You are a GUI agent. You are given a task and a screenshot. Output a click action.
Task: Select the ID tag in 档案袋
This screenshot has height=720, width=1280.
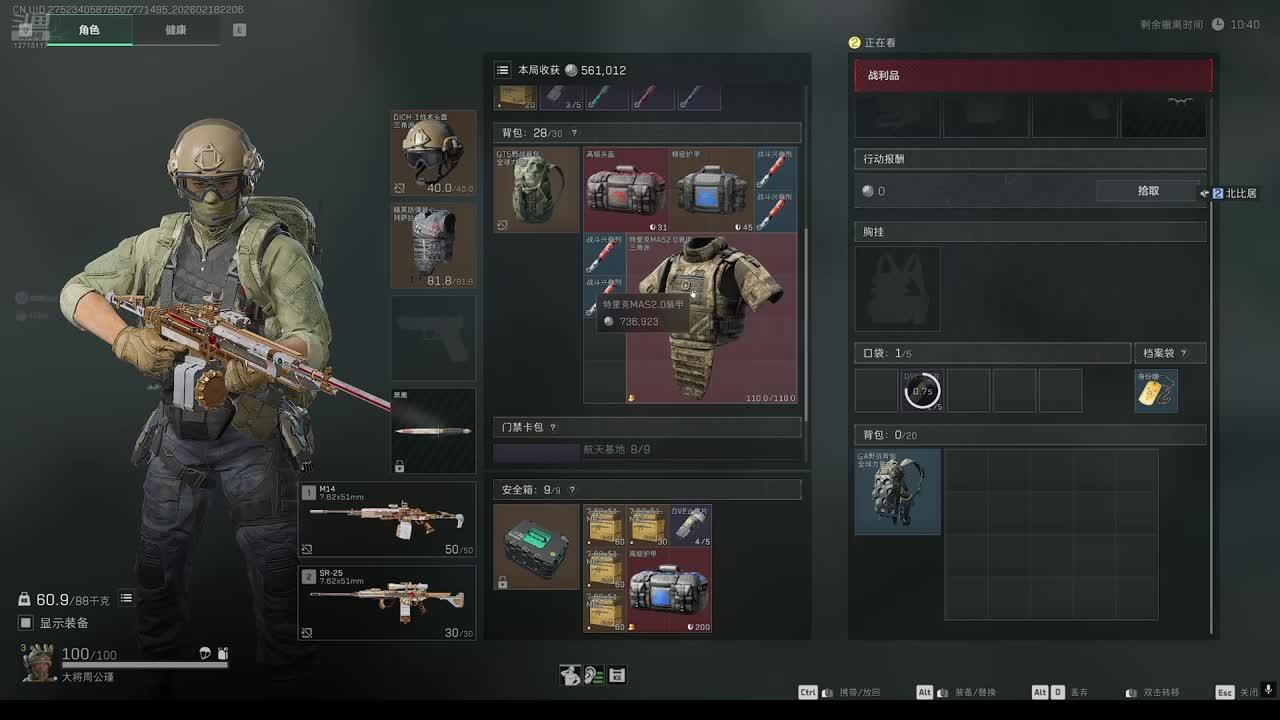1156,390
